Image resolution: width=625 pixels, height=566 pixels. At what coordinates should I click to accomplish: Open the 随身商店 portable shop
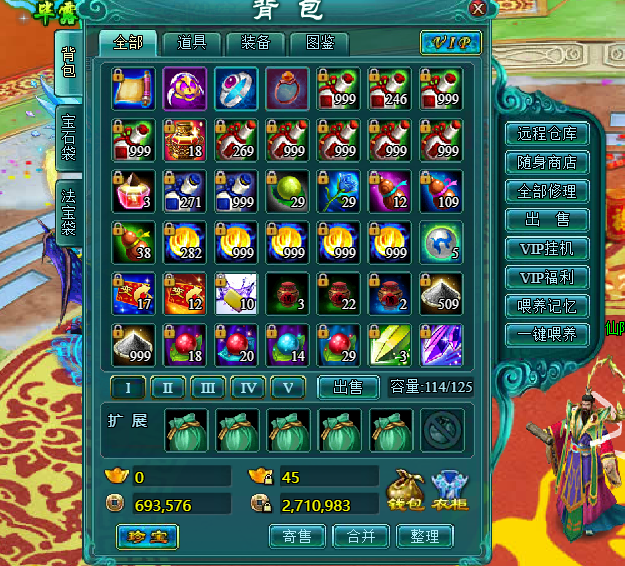(547, 163)
